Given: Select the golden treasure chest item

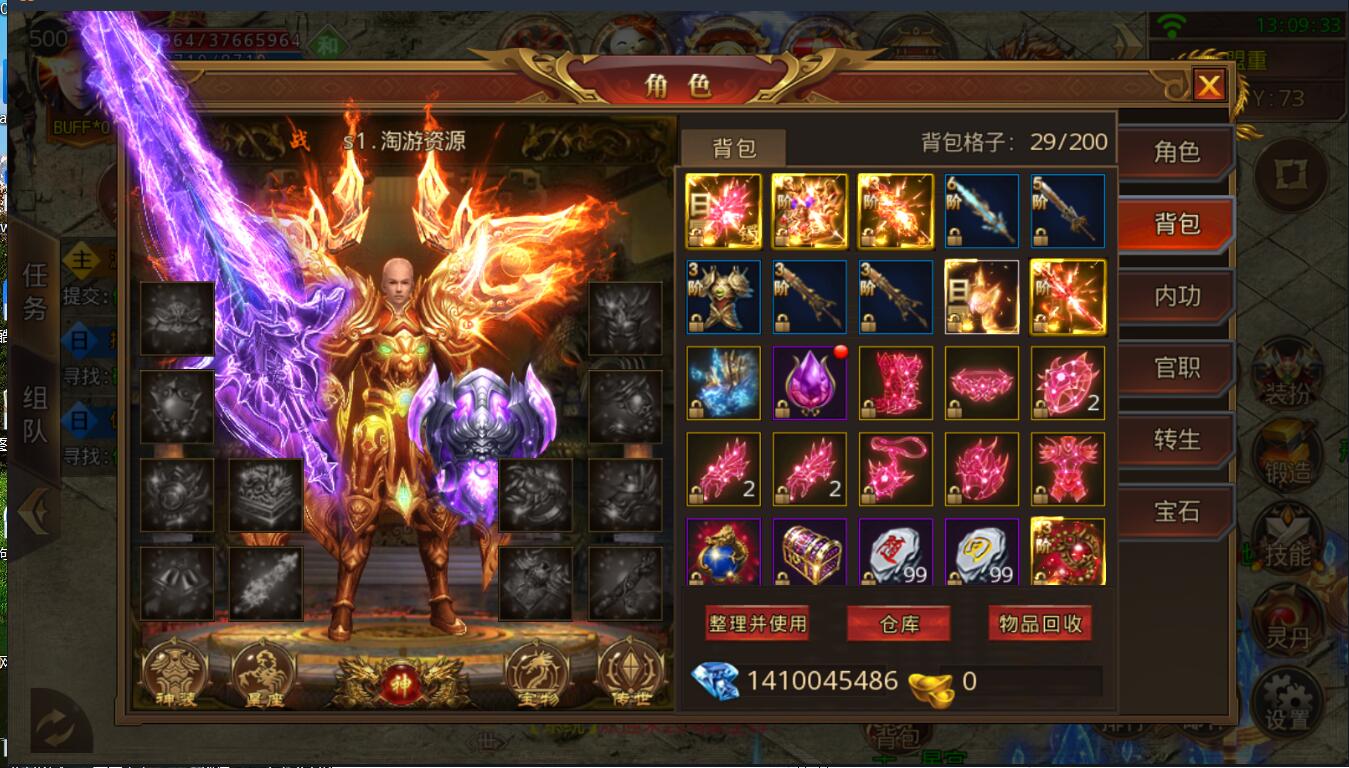Looking at the screenshot, I should [809, 551].
